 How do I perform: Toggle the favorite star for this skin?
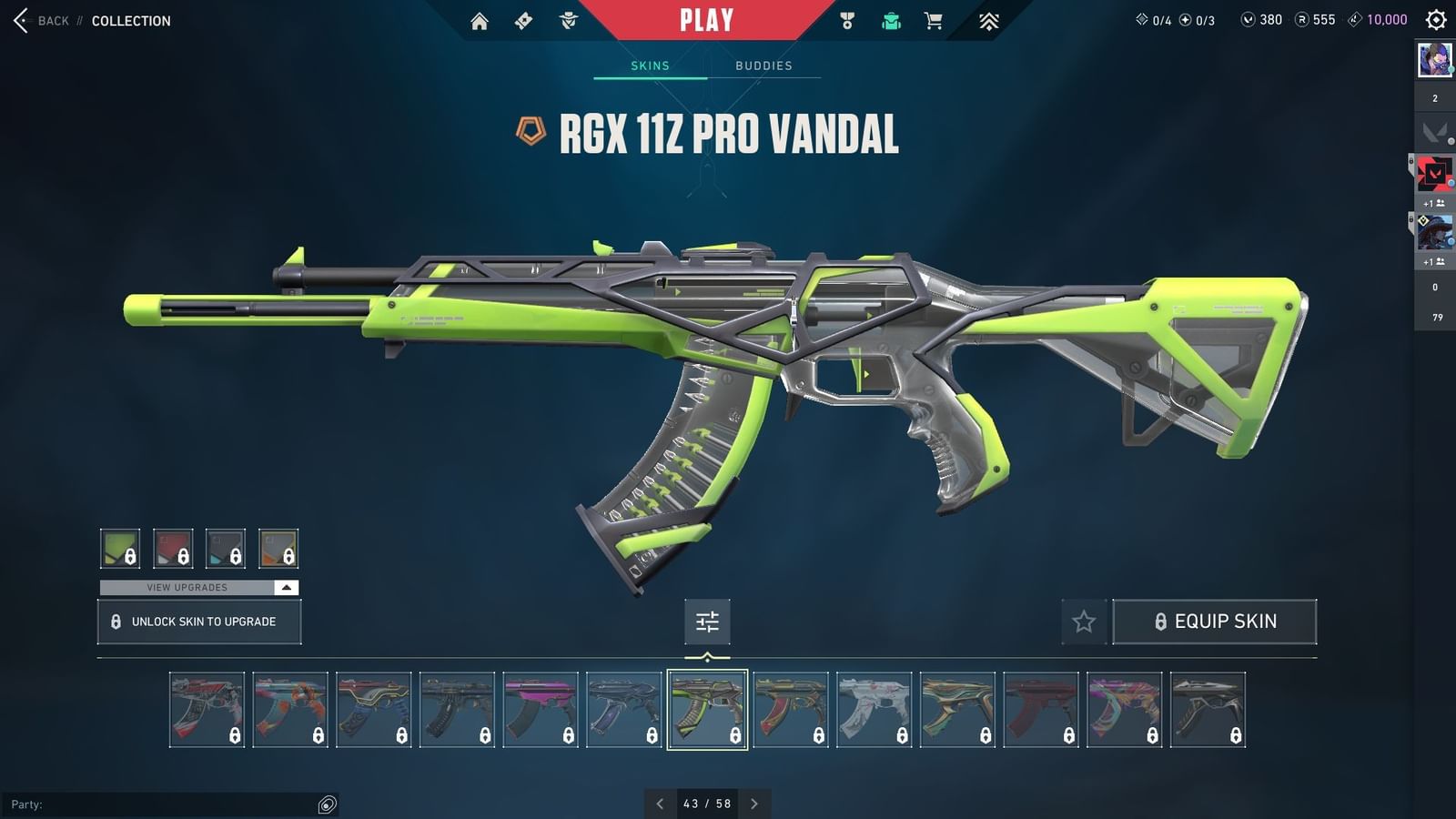[x=1084, y=622]
